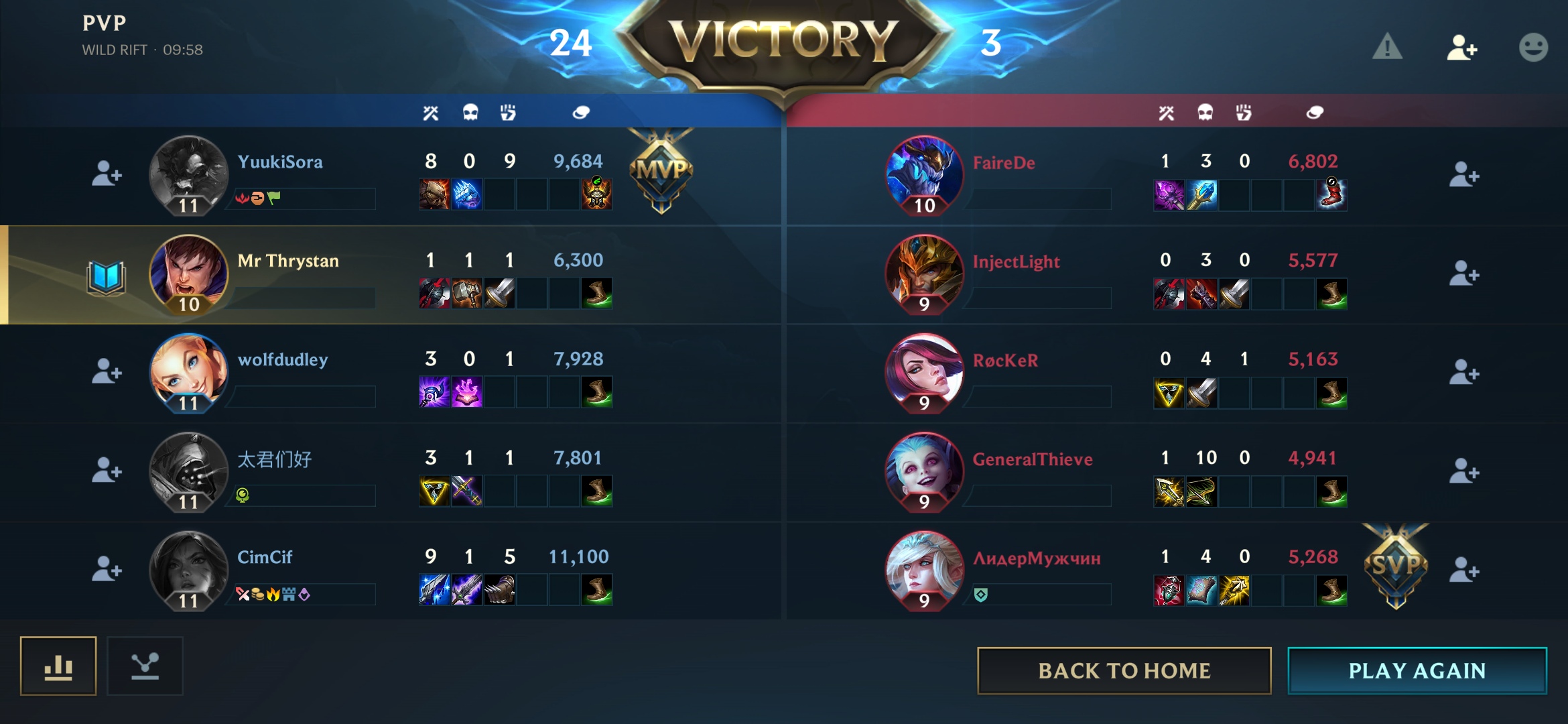
Task: Send friend request to InjectLight
Action: pos(1463,274)
